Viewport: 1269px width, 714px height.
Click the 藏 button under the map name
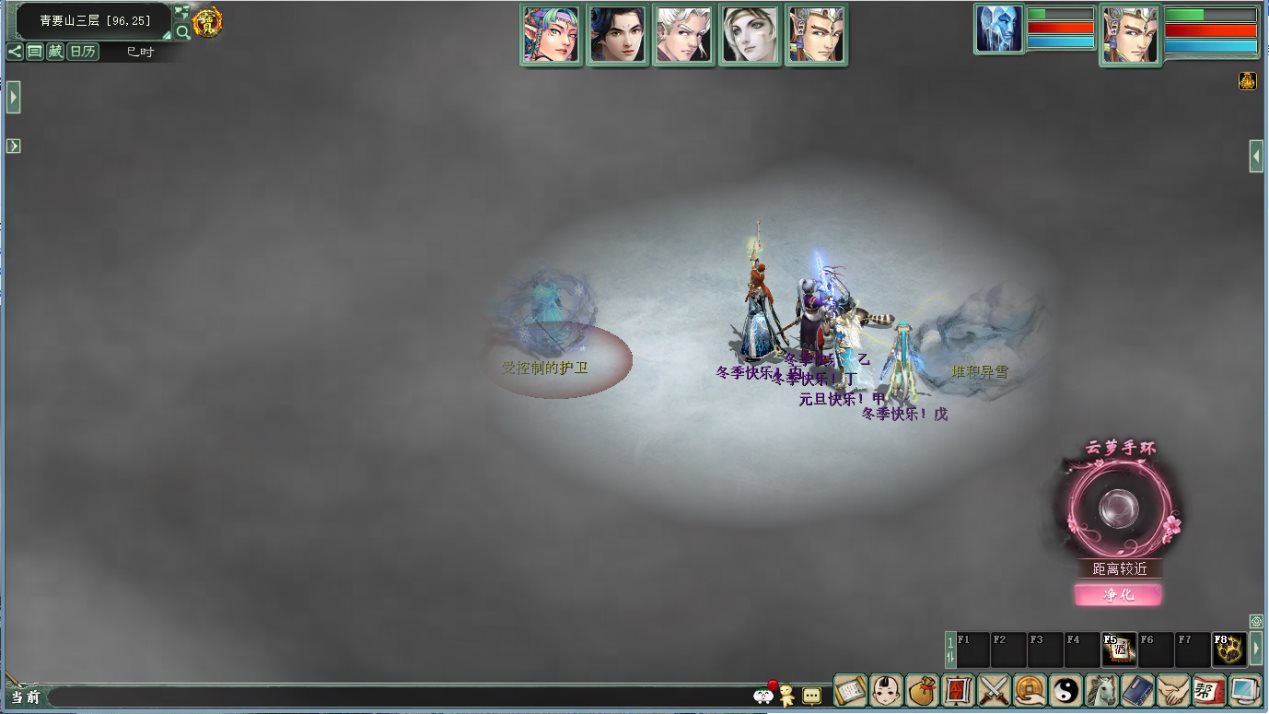55,52
